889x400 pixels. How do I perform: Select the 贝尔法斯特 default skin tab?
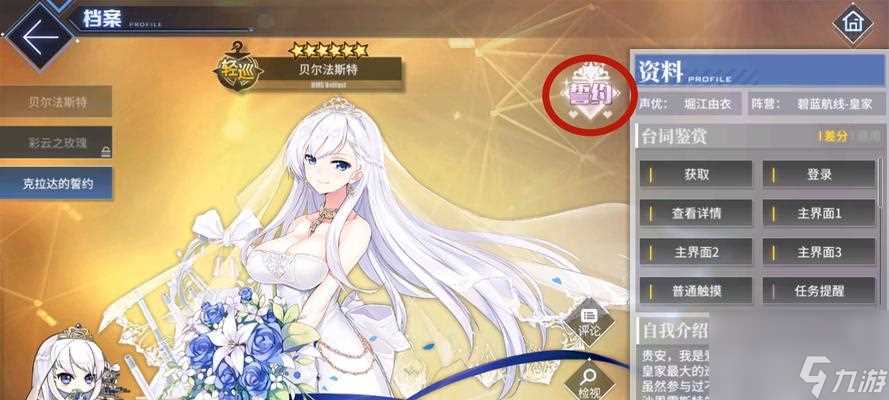pyautogui.click(x=56, y=101)
